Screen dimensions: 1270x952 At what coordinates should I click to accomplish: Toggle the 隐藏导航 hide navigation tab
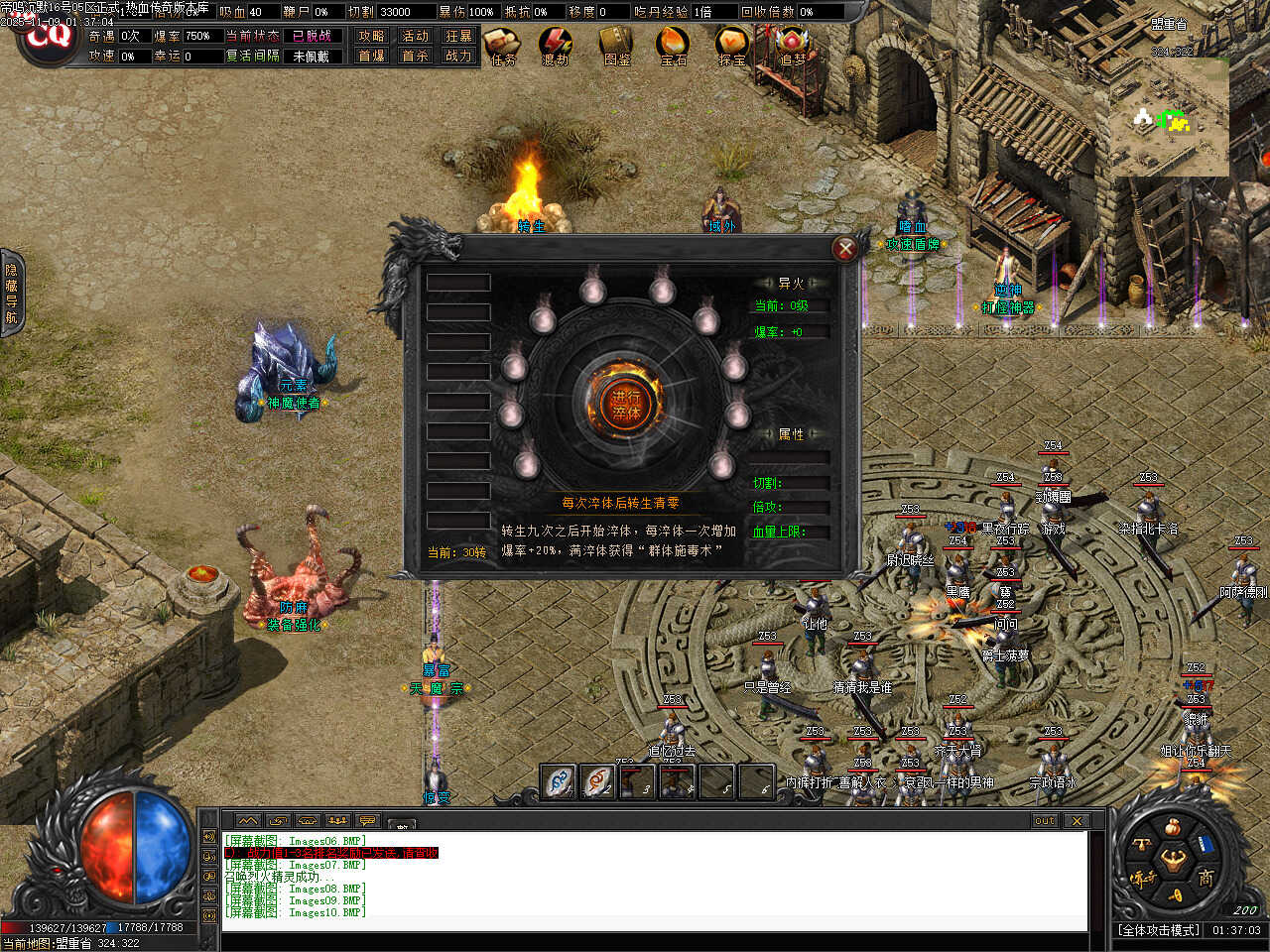(x=11, y=293)
